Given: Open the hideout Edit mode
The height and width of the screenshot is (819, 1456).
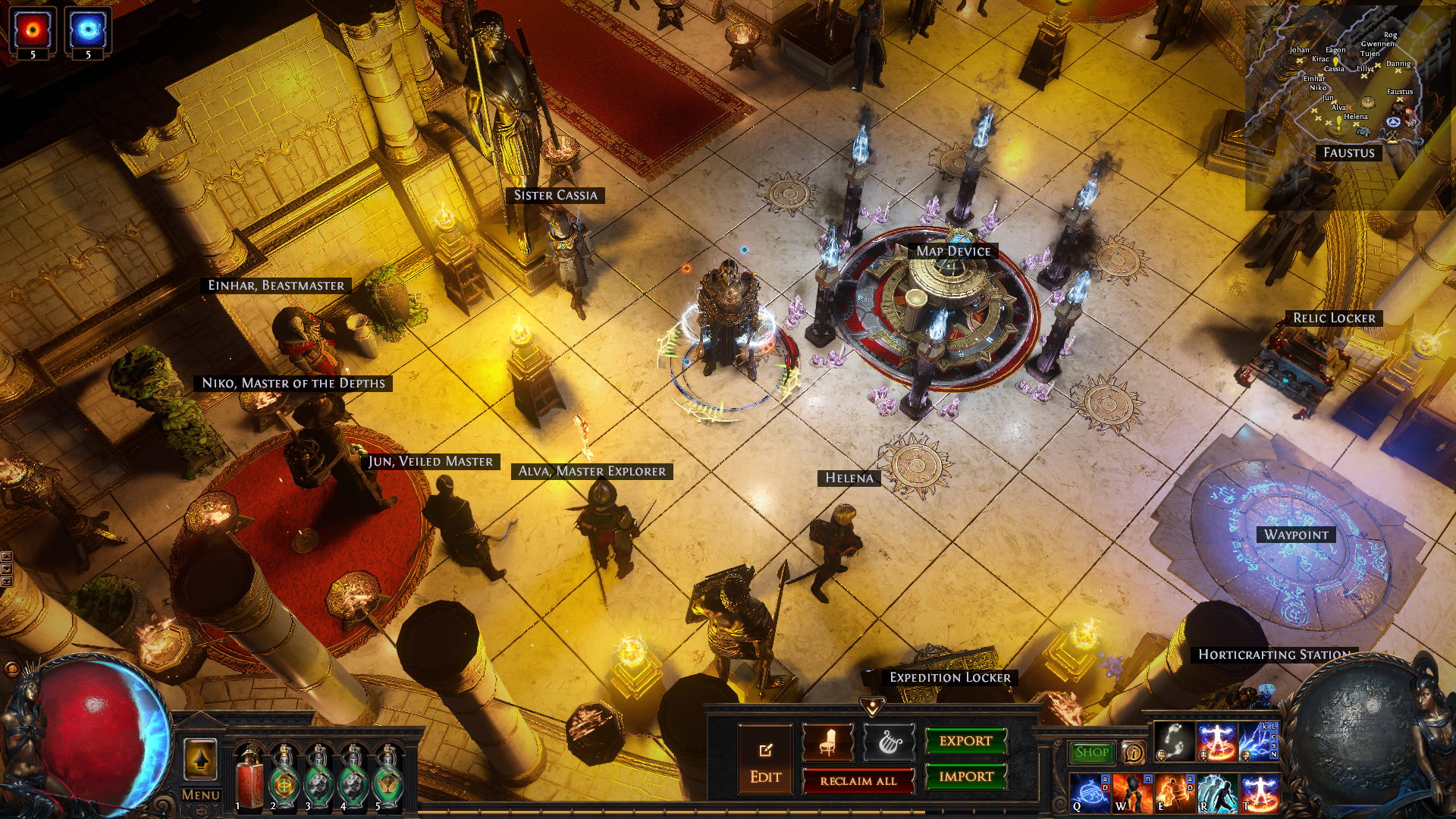Looking at the screenshot, I should click(765, 759).
